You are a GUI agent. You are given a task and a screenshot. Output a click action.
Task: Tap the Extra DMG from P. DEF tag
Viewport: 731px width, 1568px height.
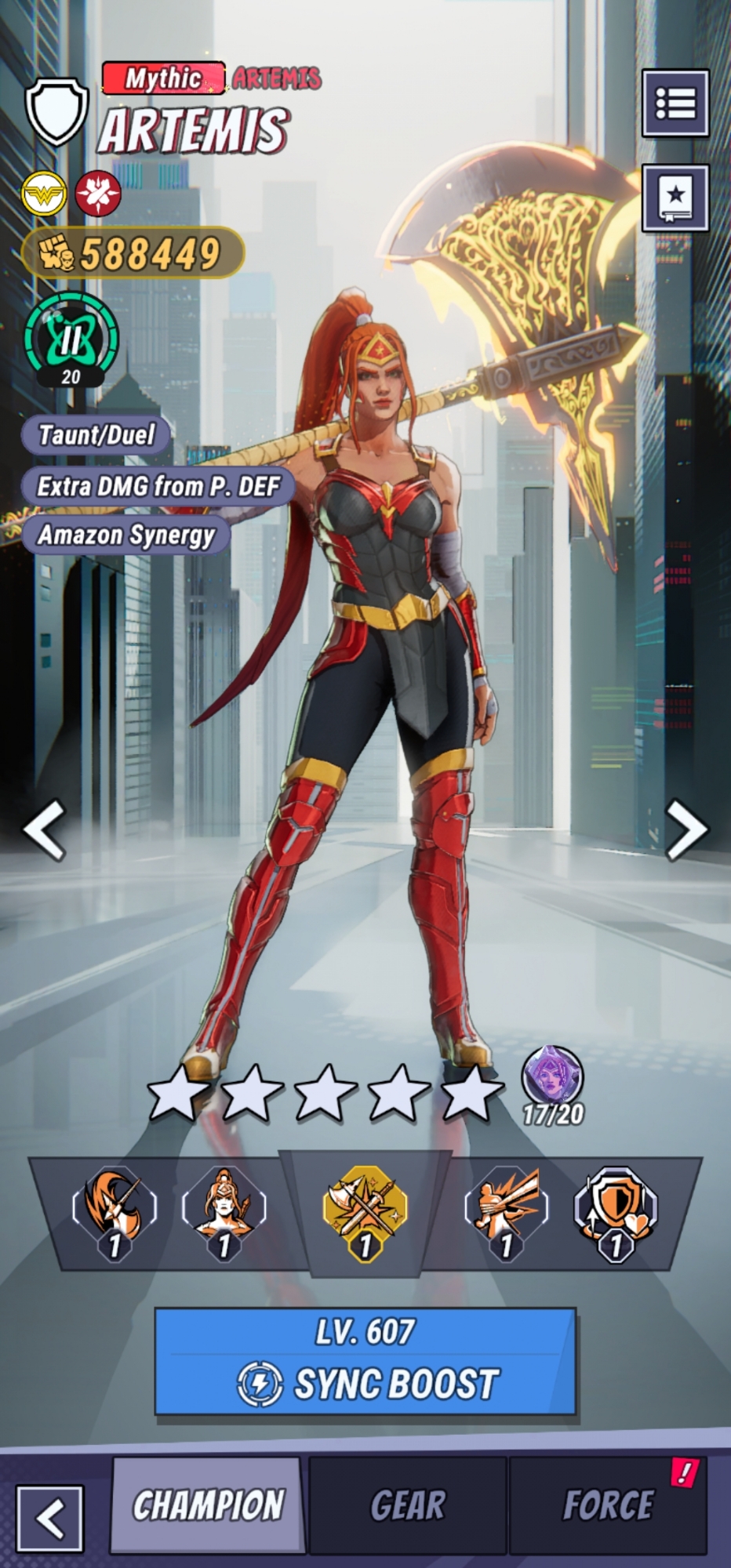158,486
